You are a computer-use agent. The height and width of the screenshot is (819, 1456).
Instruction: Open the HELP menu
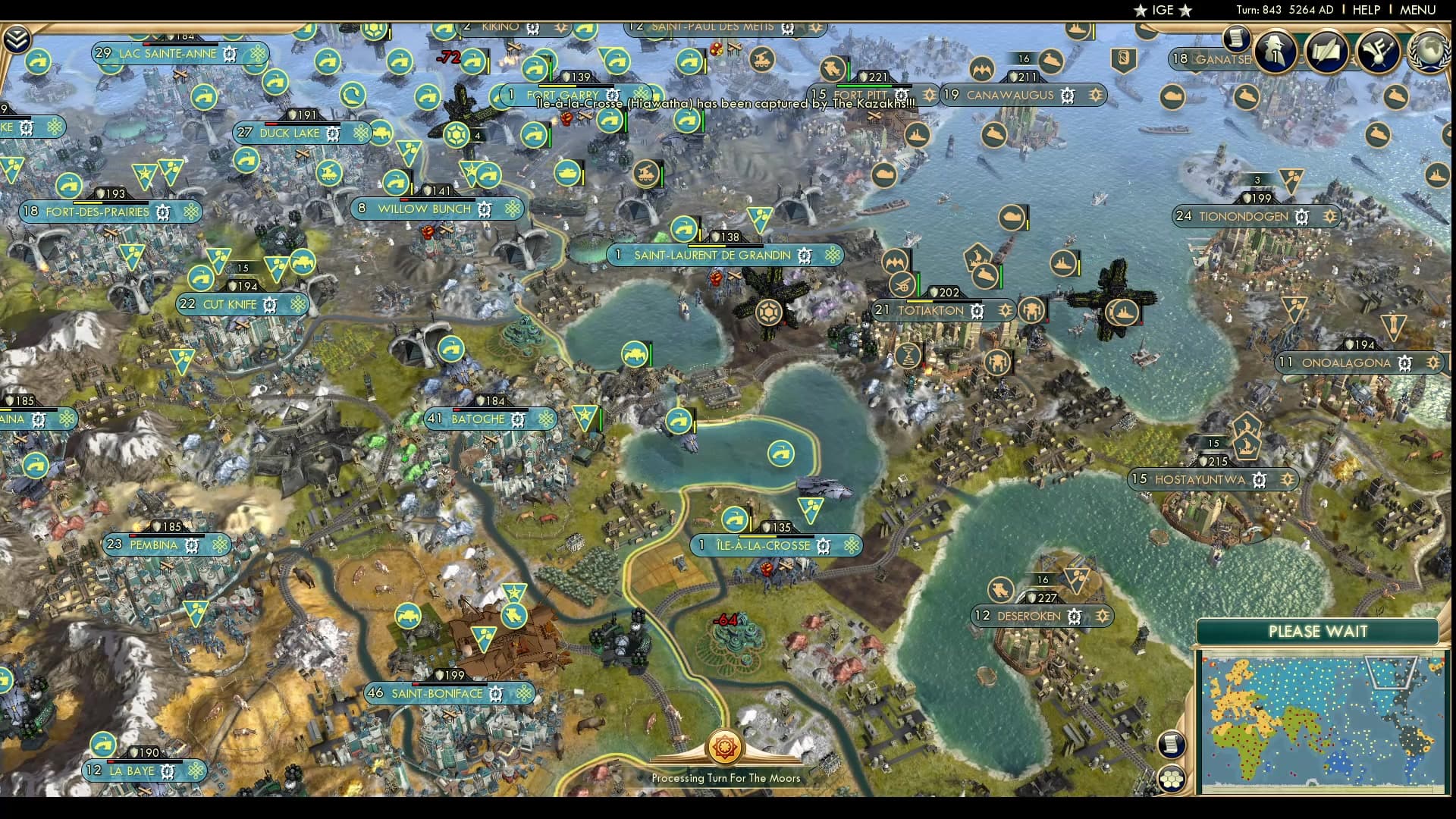[x=1367, y=11]
